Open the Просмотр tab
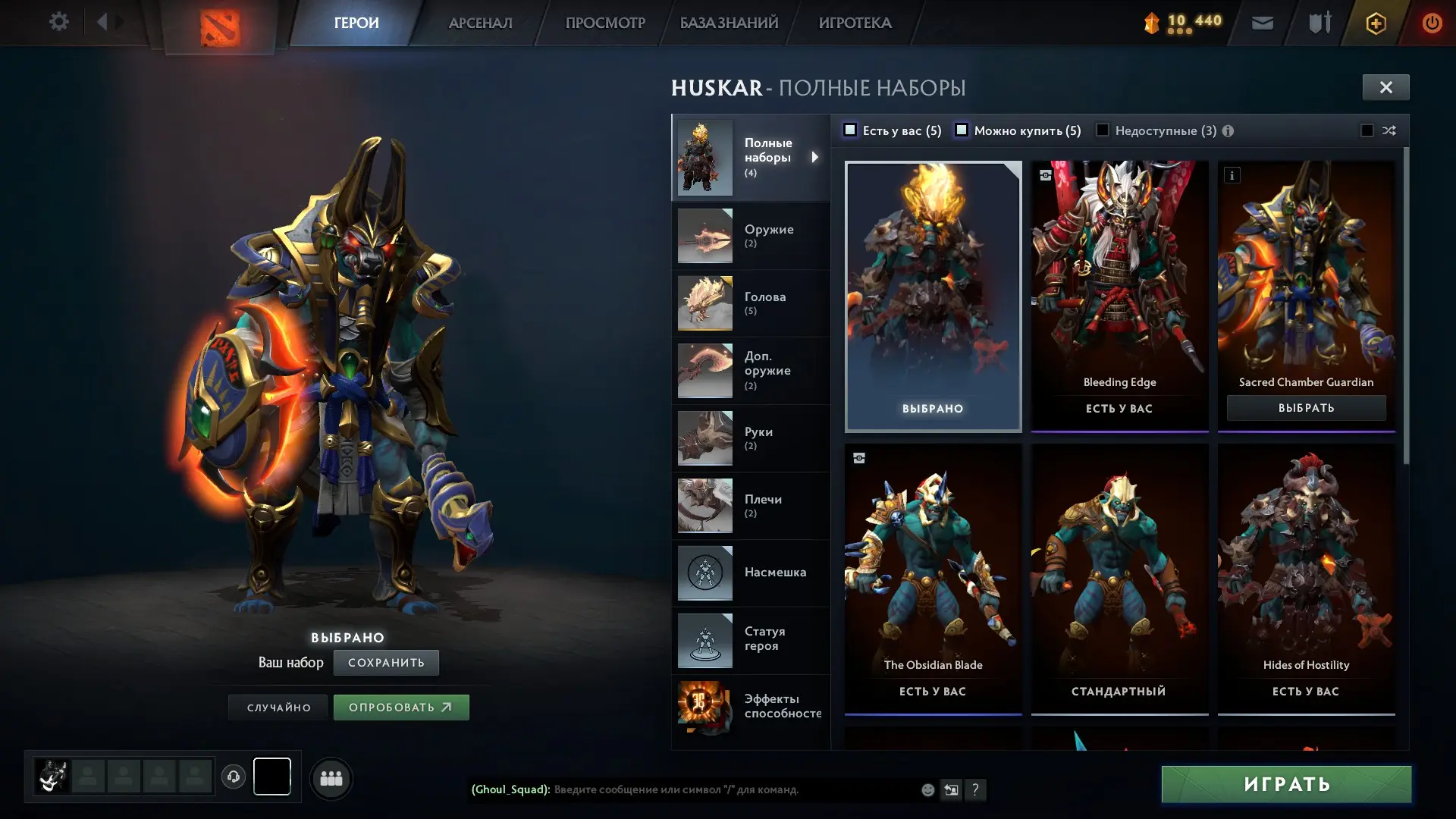Image resolution: width=1456 pixels, height=819 pixels. 604,23
